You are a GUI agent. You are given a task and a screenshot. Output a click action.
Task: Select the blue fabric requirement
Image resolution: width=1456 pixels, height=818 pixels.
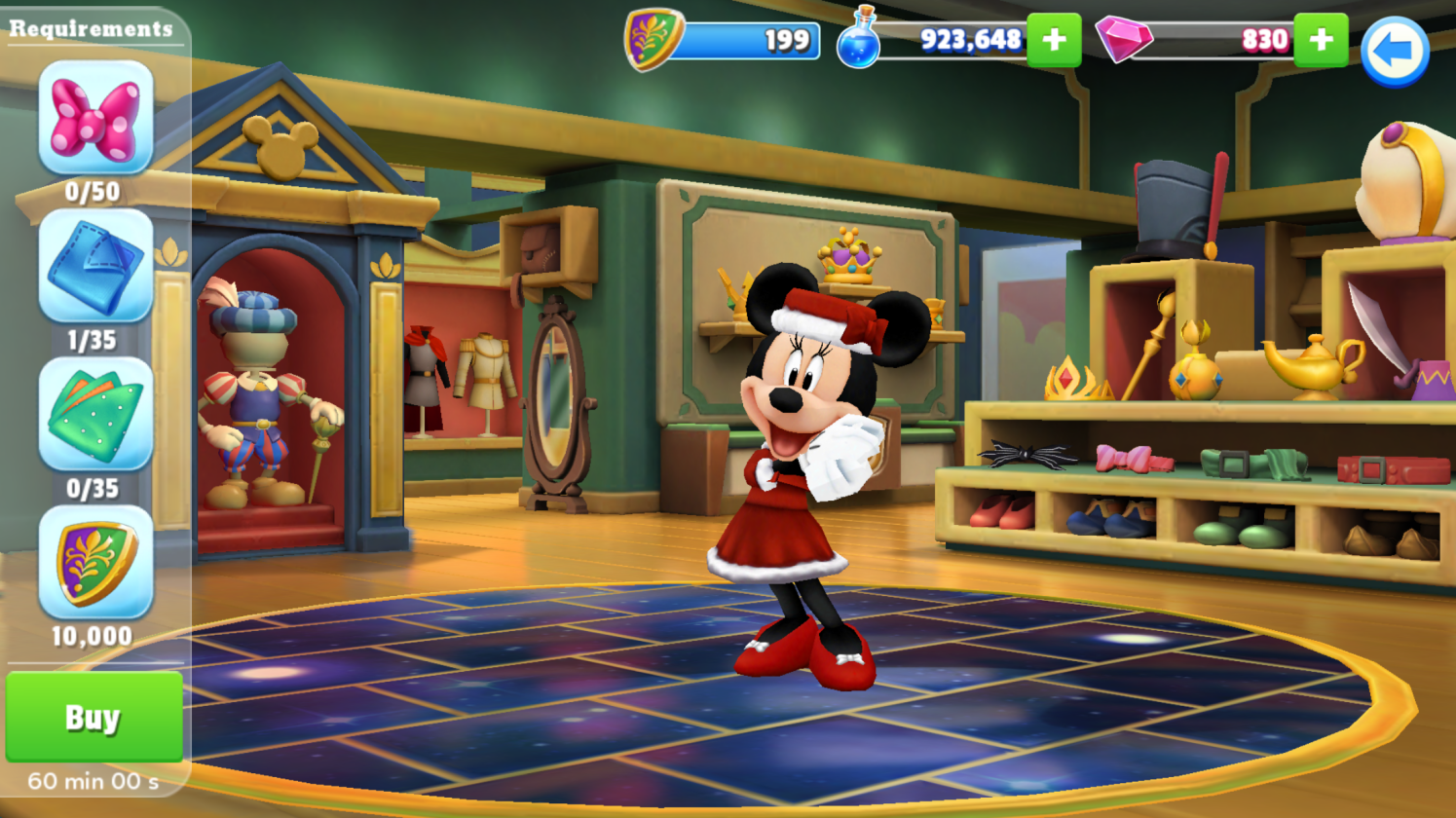[x=95, y=266]
